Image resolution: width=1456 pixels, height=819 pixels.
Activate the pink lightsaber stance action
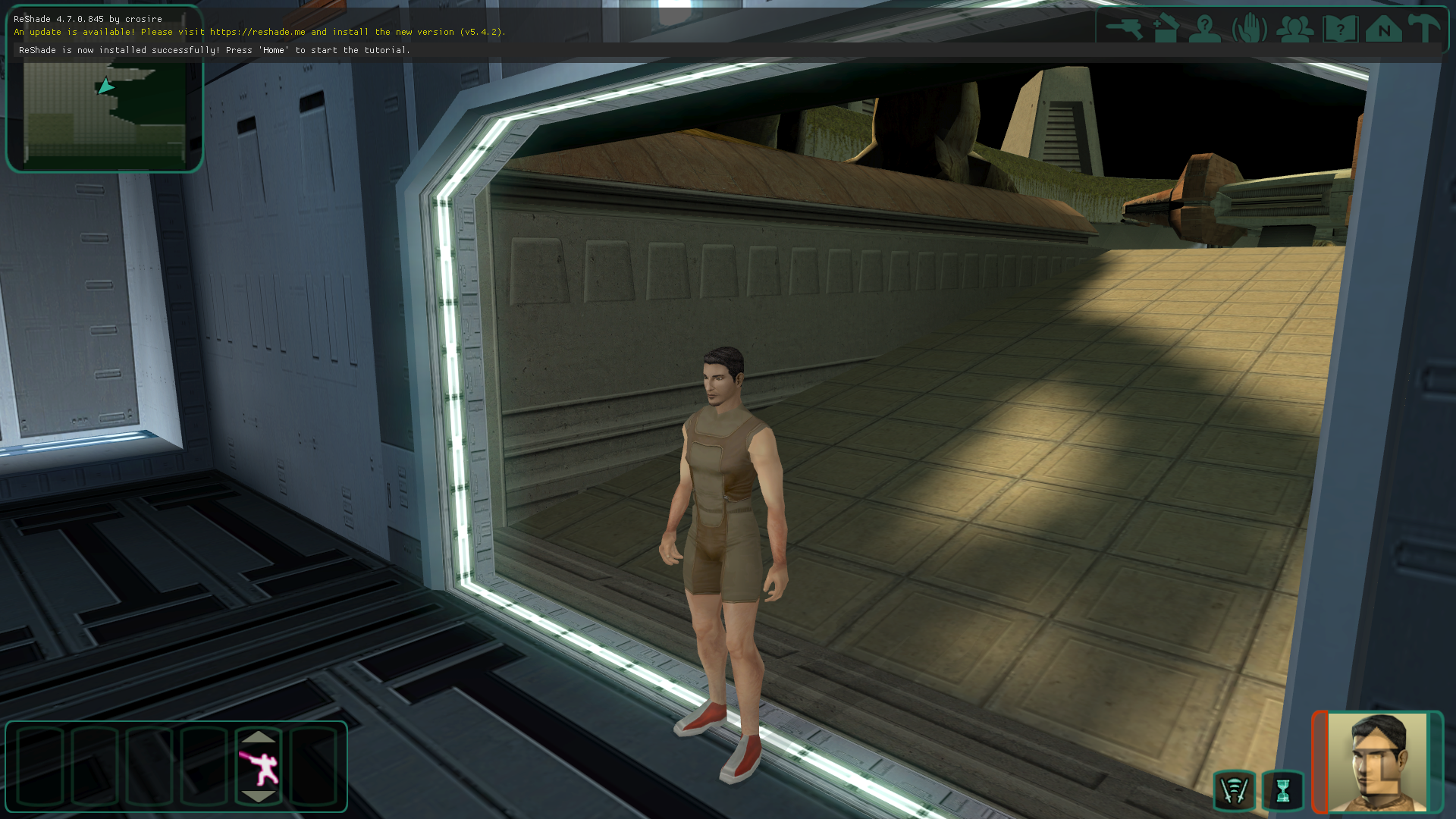tap(259, 767)
